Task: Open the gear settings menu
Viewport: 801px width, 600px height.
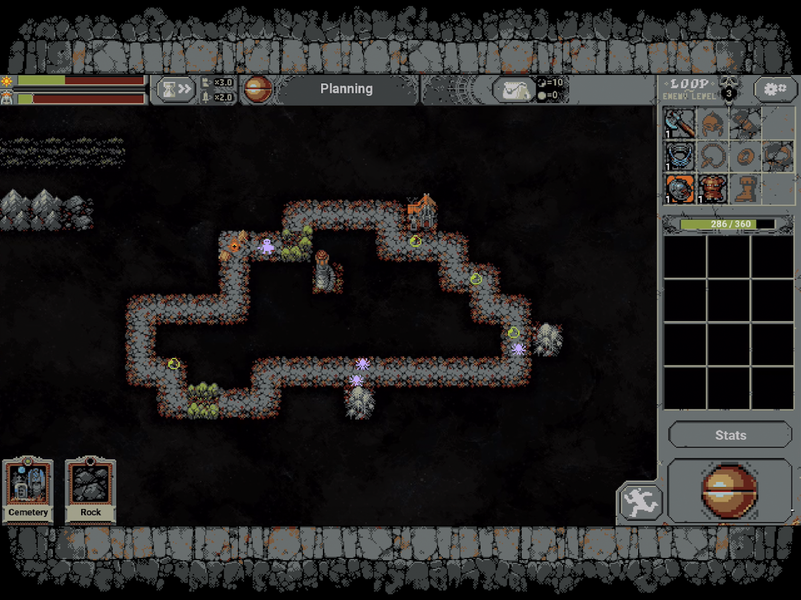Action: tap(775, 89)
